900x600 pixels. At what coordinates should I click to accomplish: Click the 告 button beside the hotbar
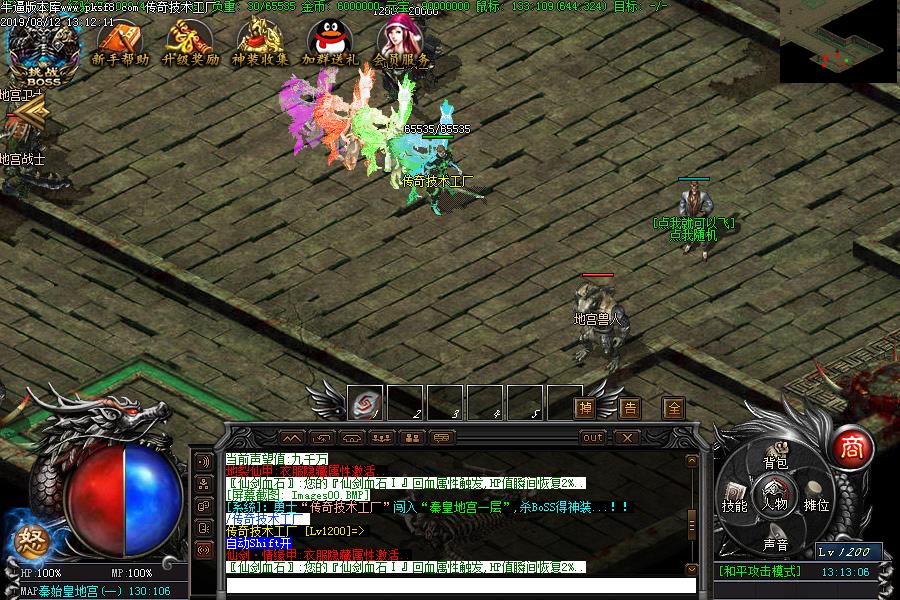(x=630, y=407)
